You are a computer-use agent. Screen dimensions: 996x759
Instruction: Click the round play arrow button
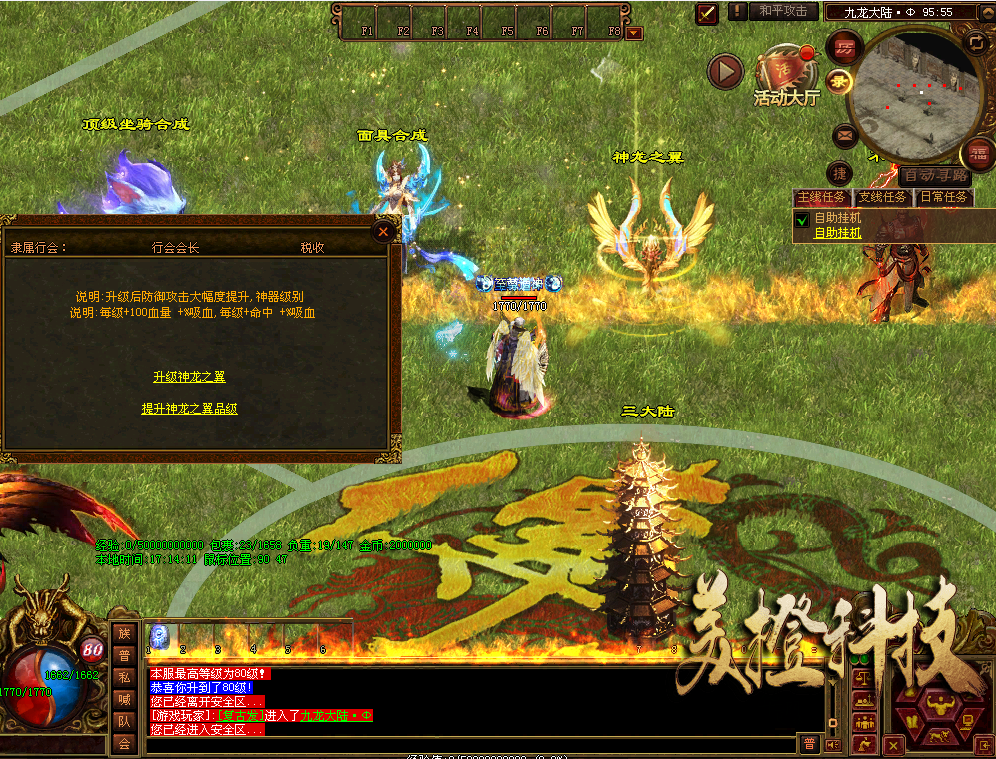tap(725, 71)
